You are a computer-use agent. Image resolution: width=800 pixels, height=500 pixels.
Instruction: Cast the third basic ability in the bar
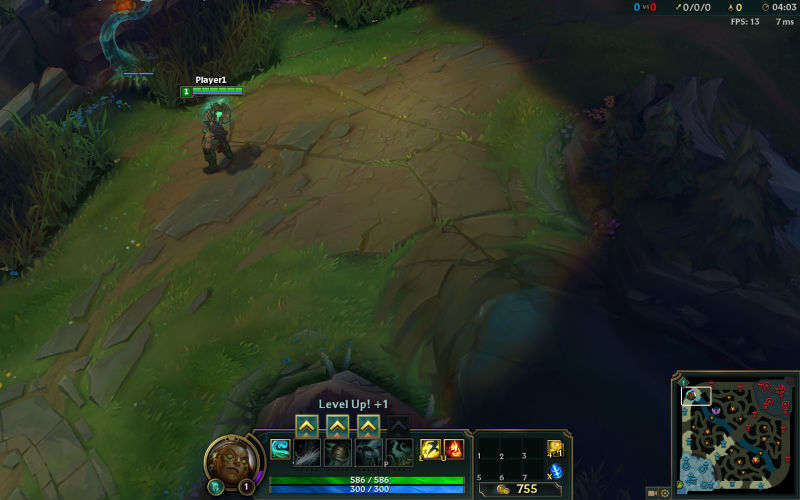tap(369, 452)
